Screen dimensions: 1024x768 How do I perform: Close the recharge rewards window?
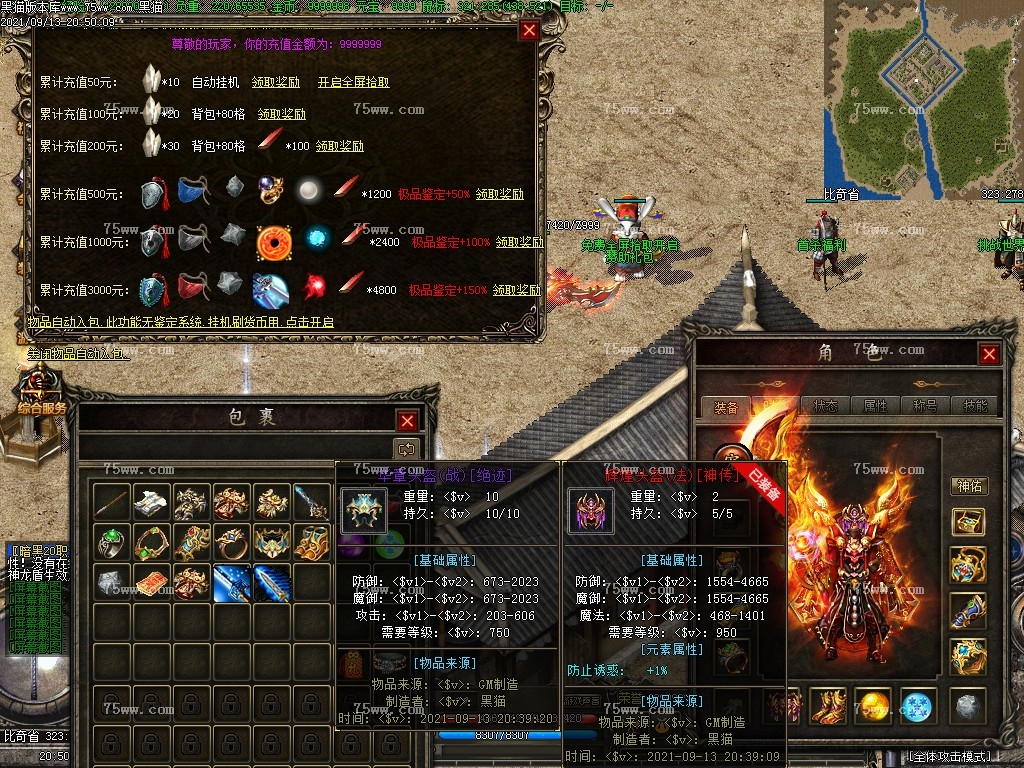[530, 30]
